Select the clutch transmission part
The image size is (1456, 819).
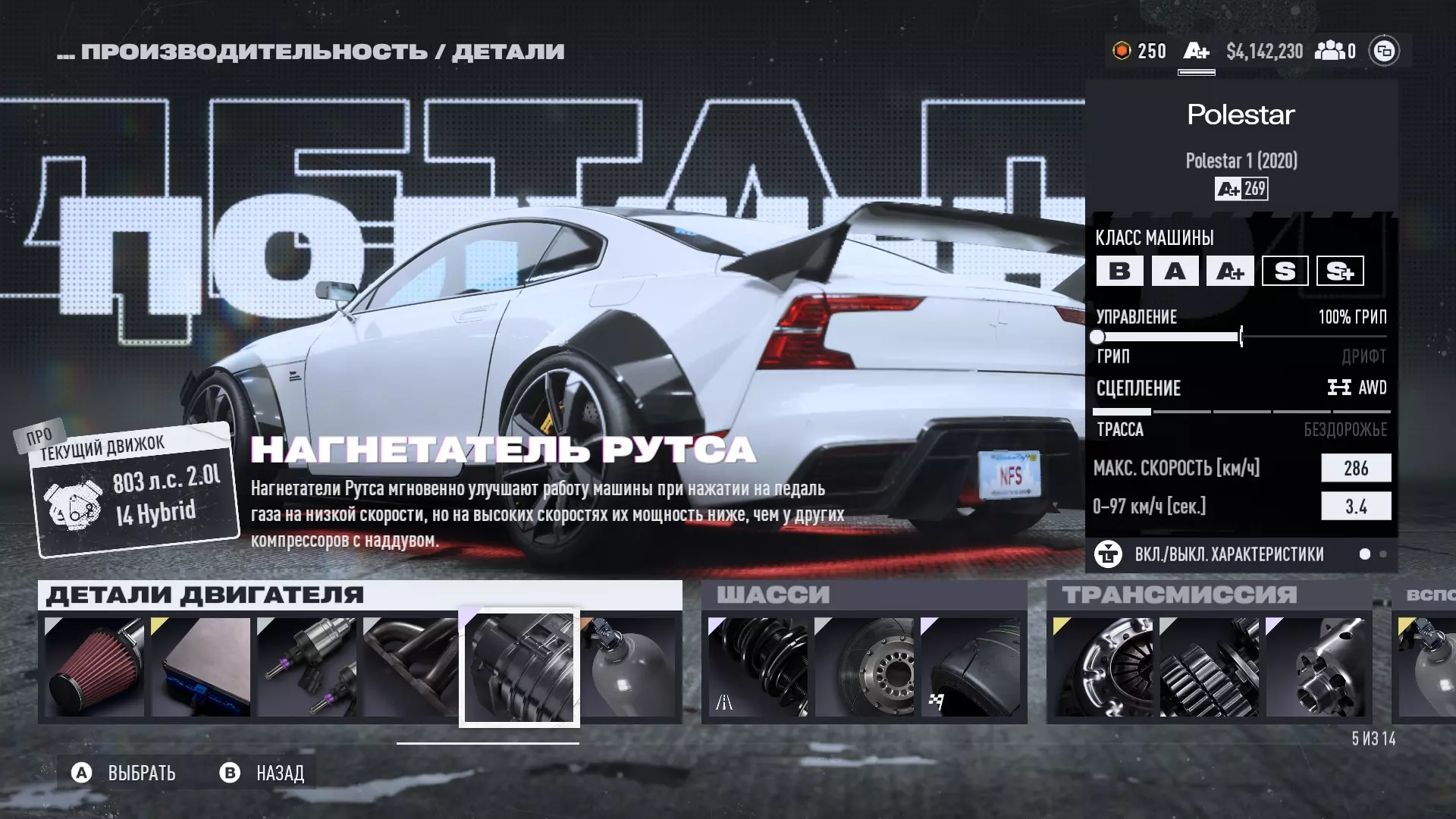click(x=1103, y=667)
